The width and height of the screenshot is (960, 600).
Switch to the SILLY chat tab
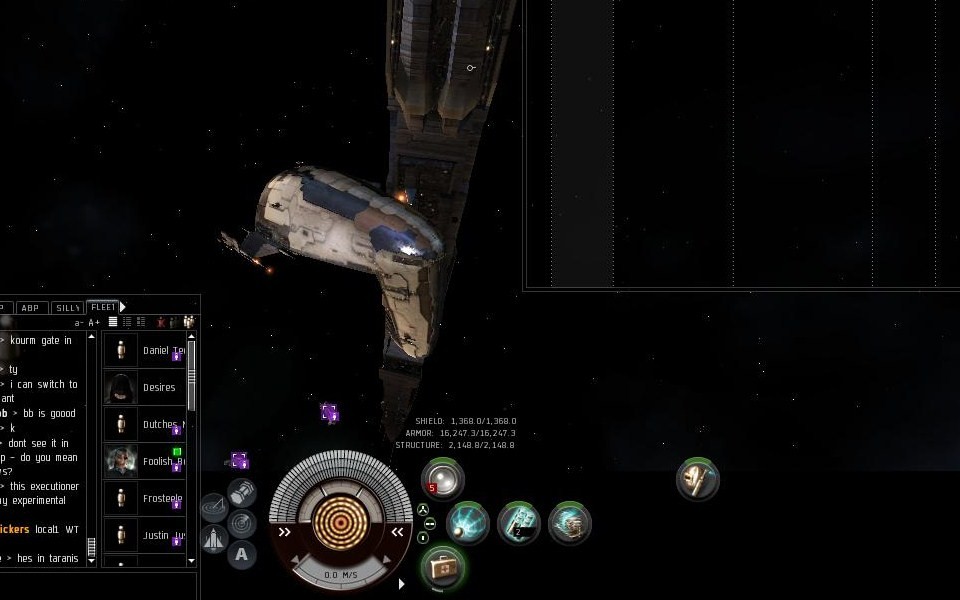[x=67, y=307]
